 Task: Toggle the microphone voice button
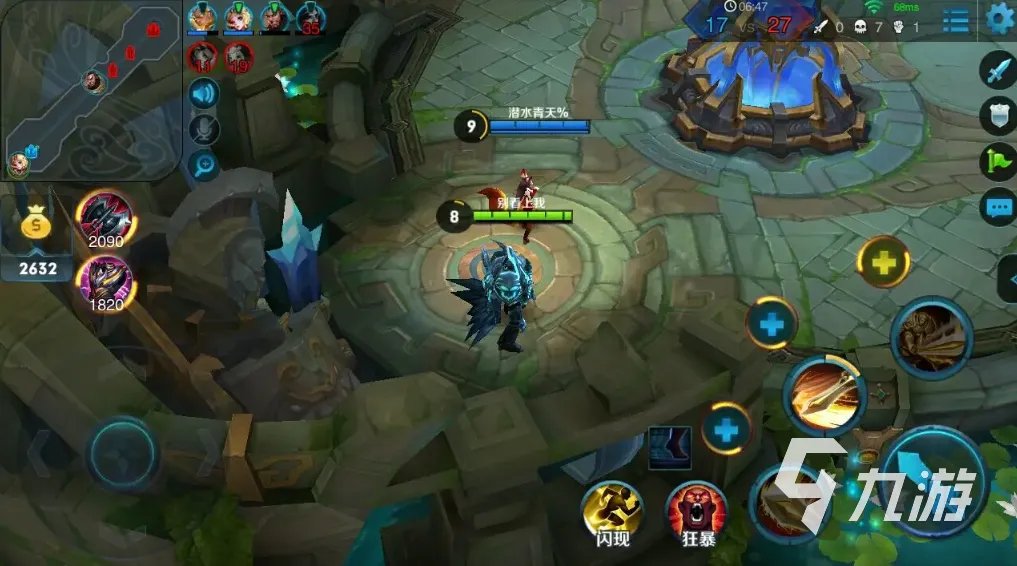click(204, 130)
